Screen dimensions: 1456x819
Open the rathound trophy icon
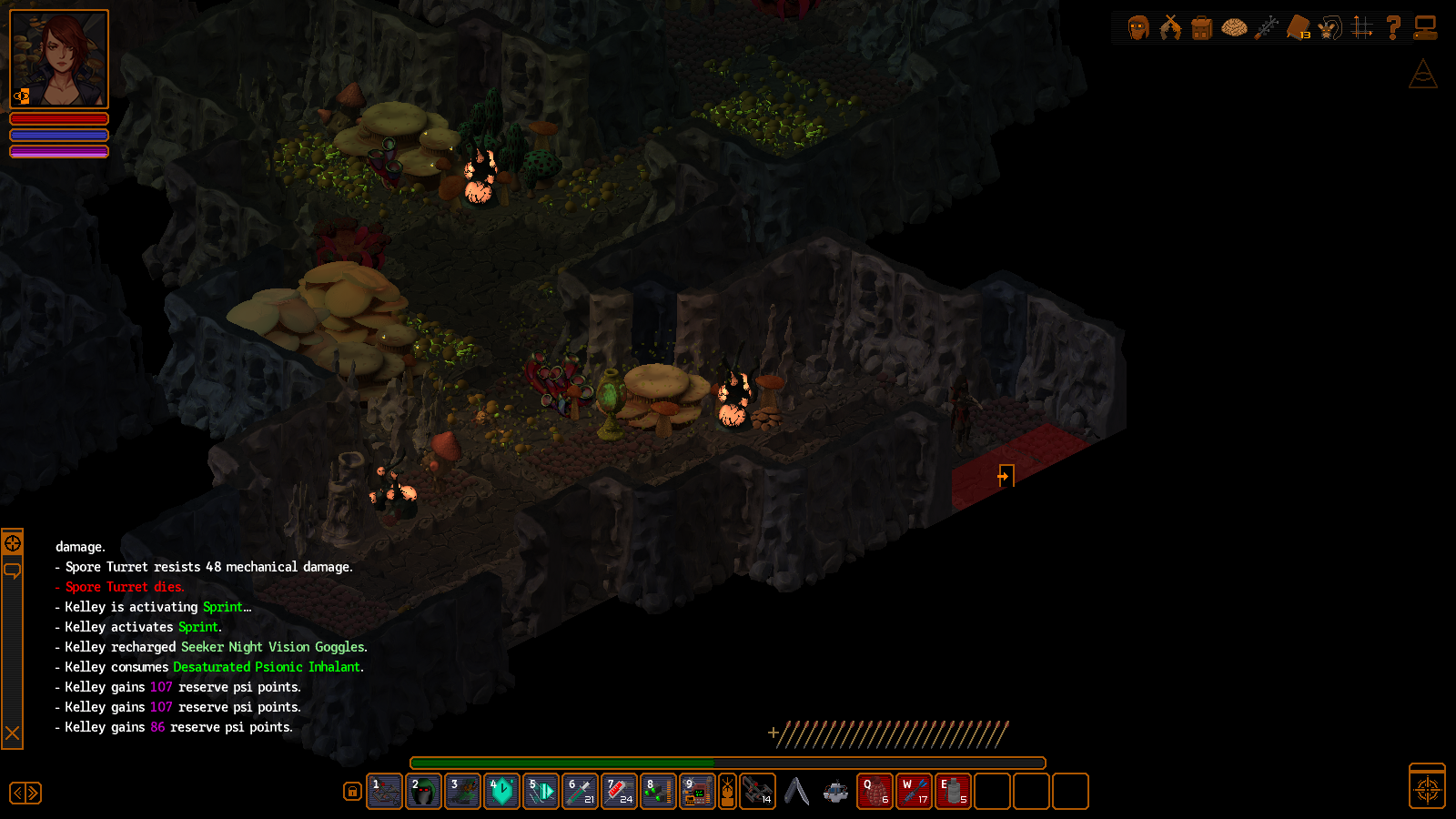1330,28
